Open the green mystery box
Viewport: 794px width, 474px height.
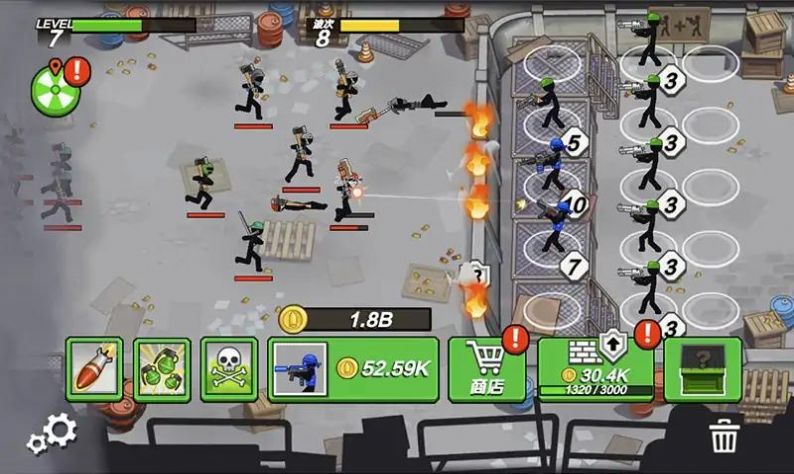[x=703, y=368]
